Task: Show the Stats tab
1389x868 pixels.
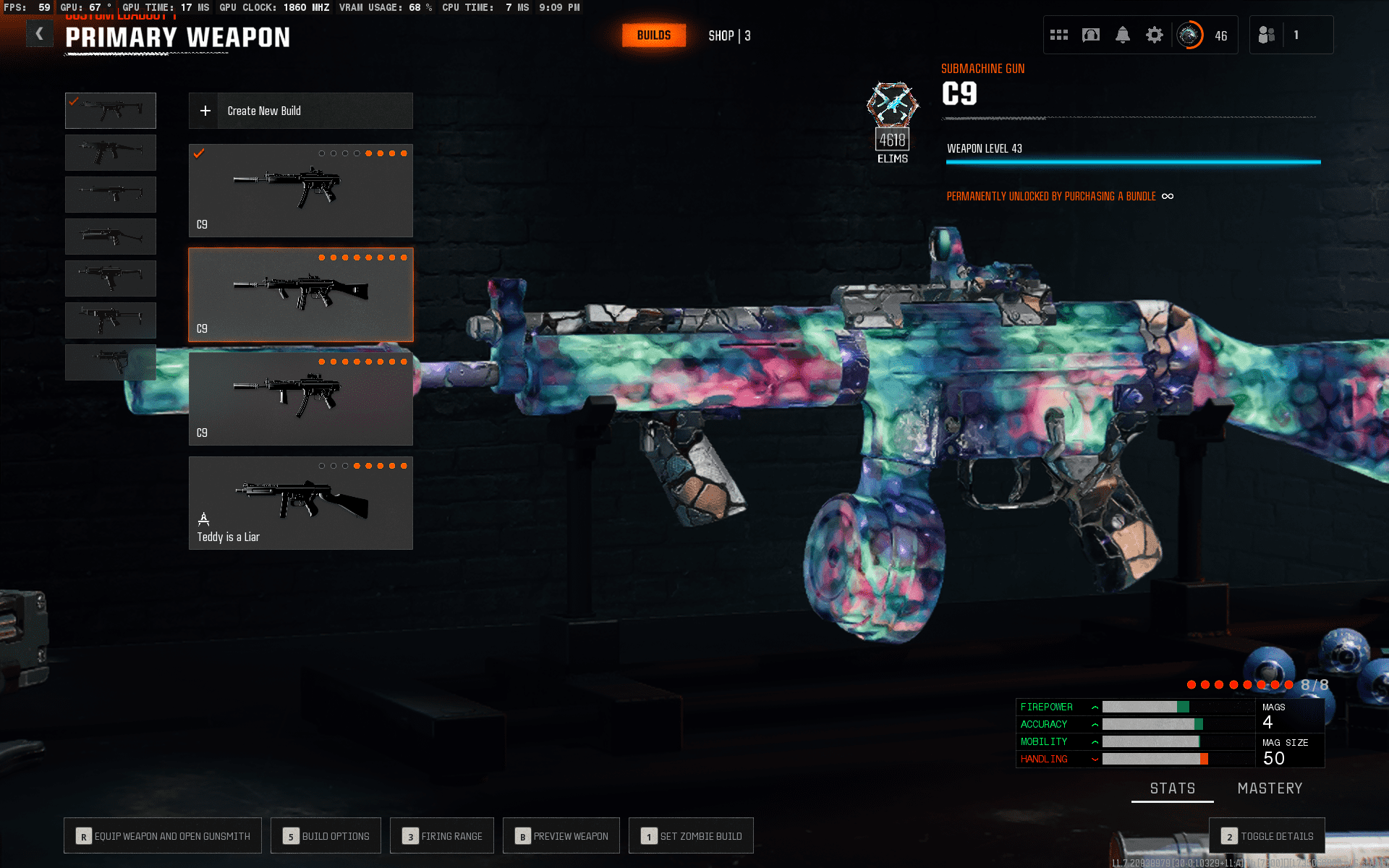Action: [1172, 788]
